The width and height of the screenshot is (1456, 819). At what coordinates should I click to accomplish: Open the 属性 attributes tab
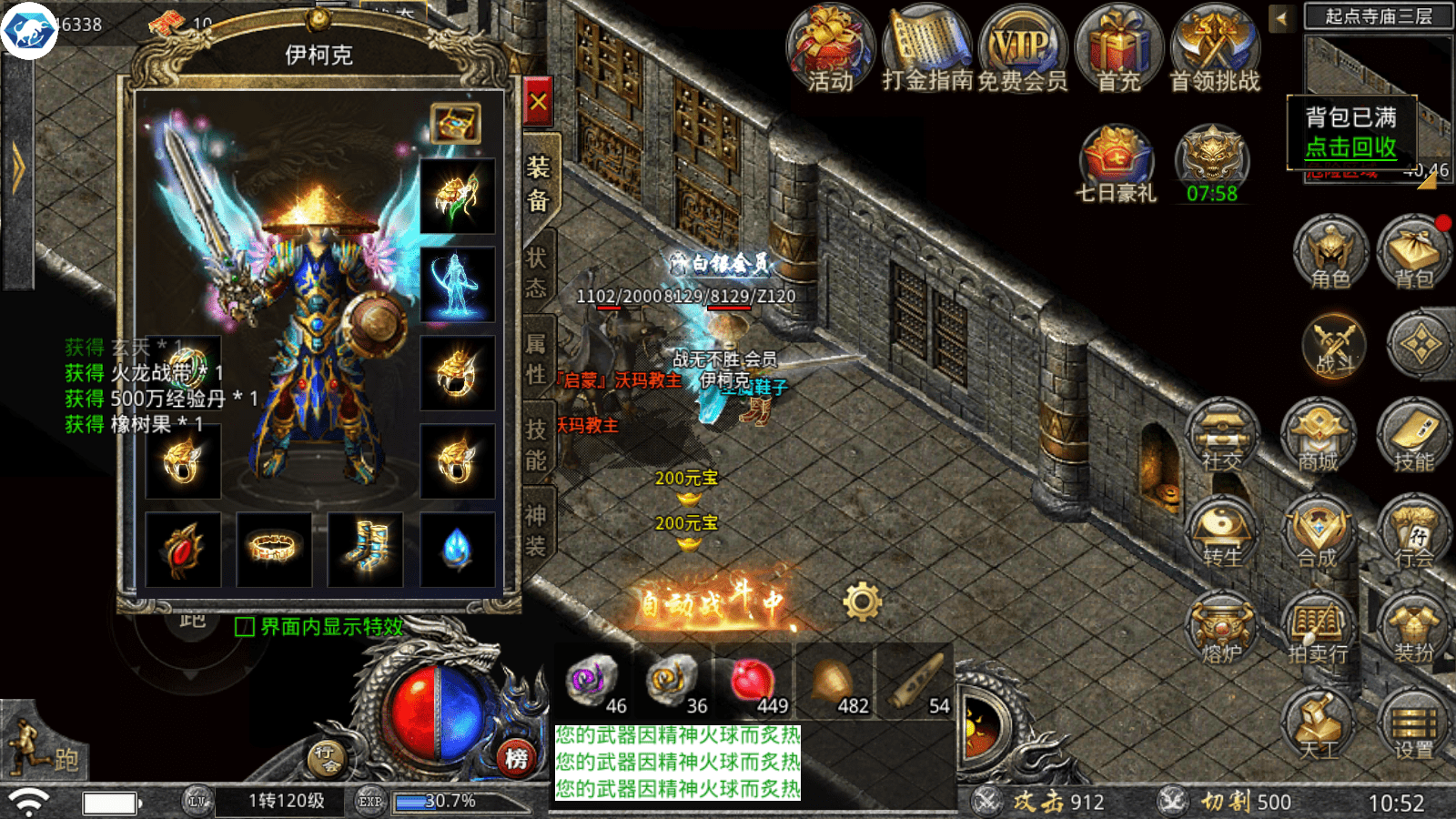click(x=537, y=359)
